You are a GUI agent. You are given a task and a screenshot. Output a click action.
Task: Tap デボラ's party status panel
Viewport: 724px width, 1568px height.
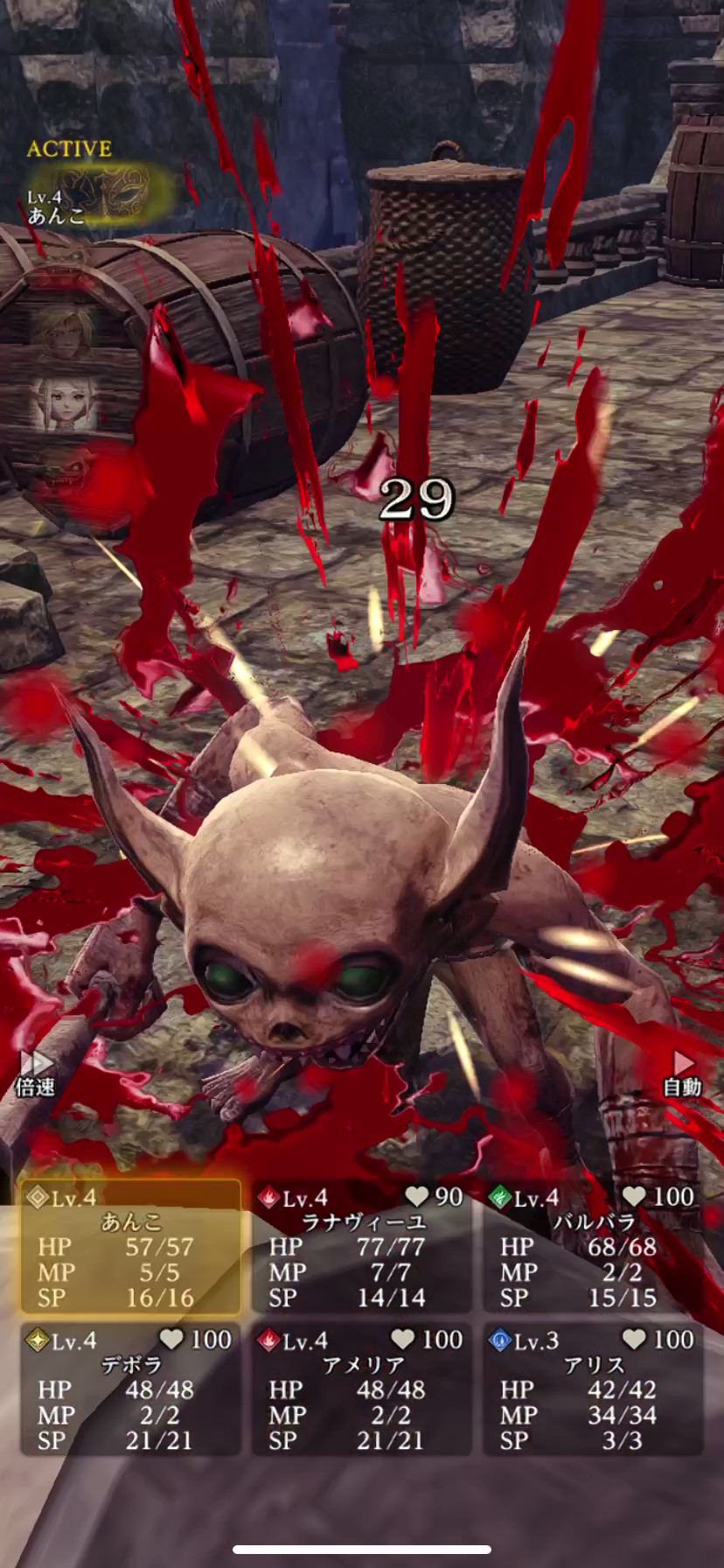[x=131, y=1390]
